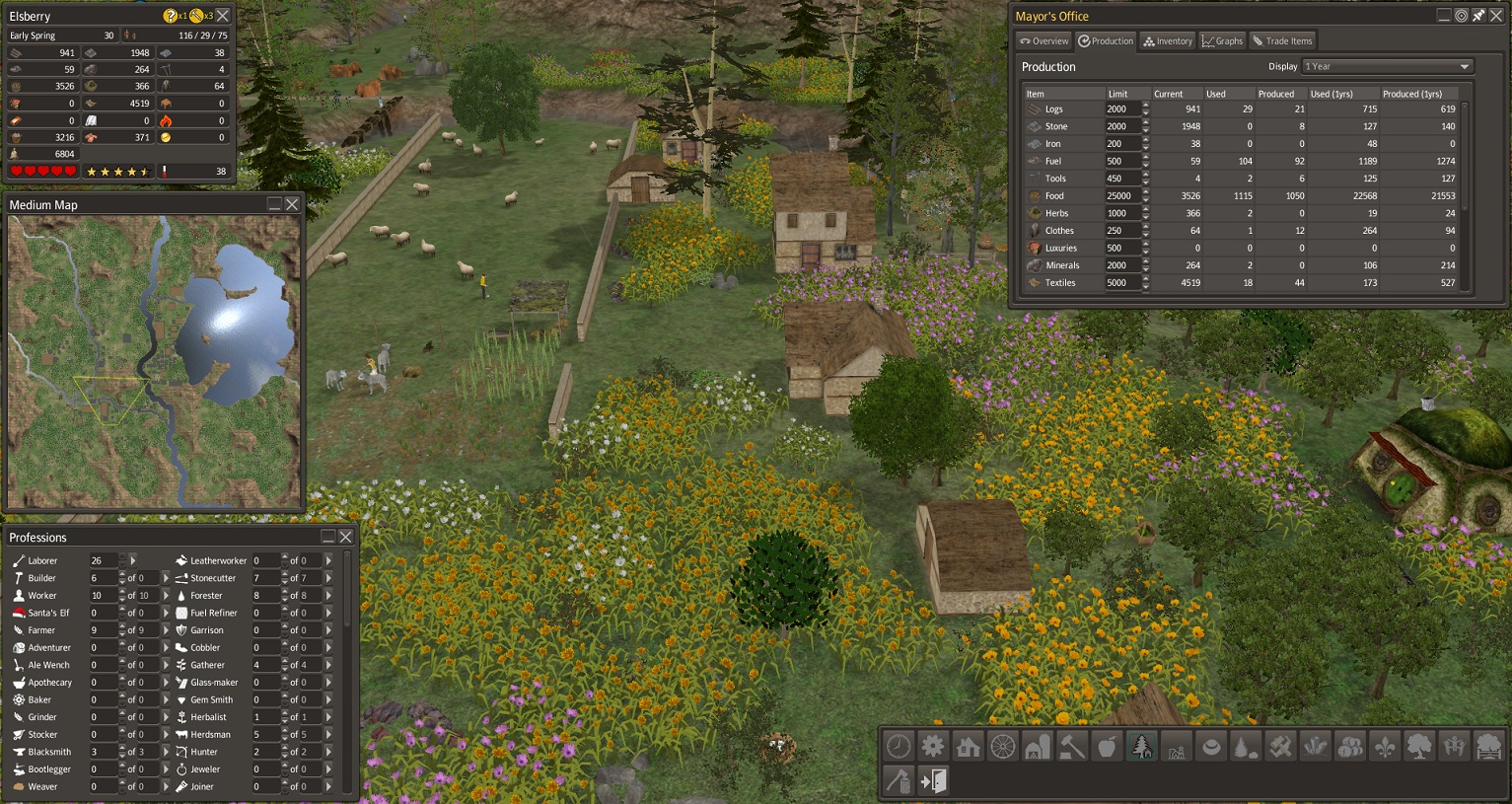
Task: Close the Professions window
Action: coord(345,537)
